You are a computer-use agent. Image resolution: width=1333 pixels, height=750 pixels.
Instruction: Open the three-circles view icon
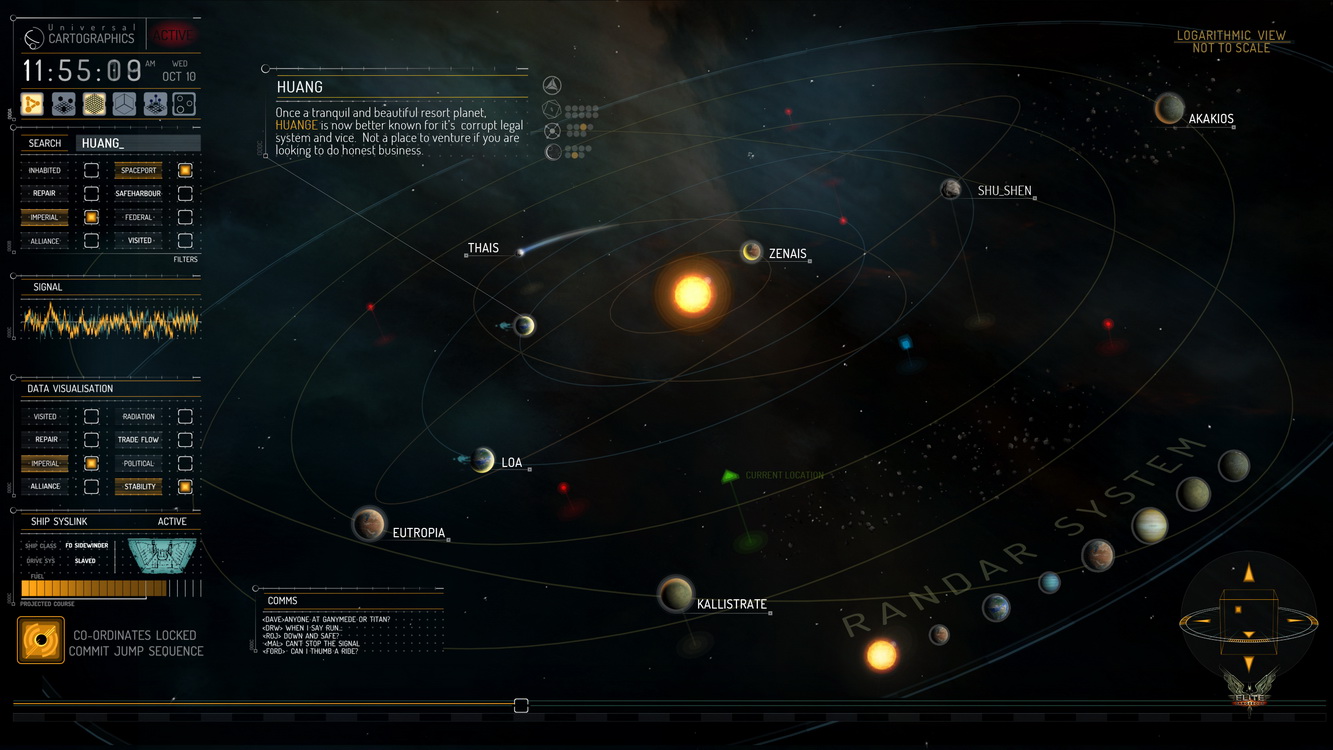pos(184,104)
